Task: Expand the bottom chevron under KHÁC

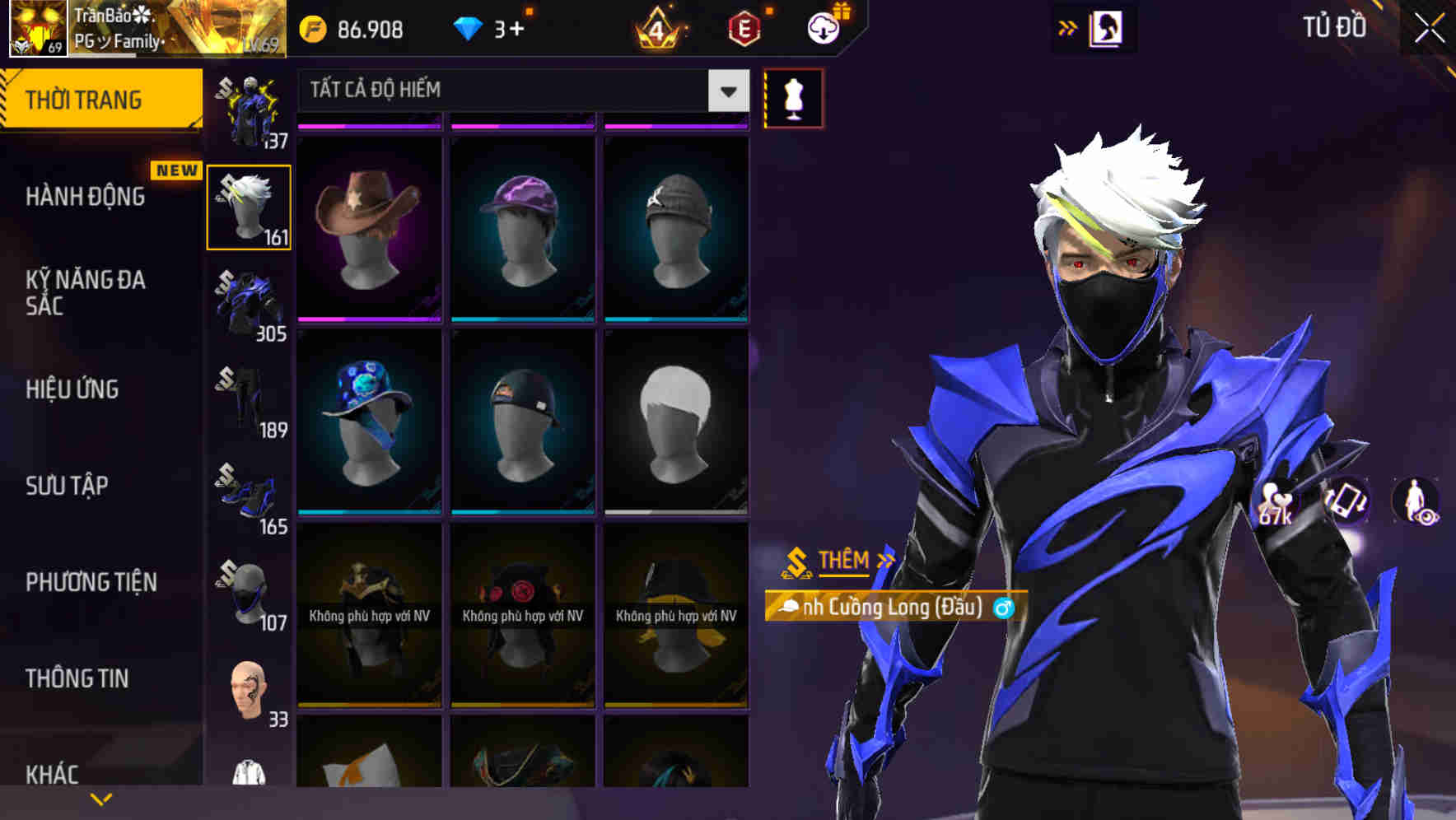Action: [101, 798]
